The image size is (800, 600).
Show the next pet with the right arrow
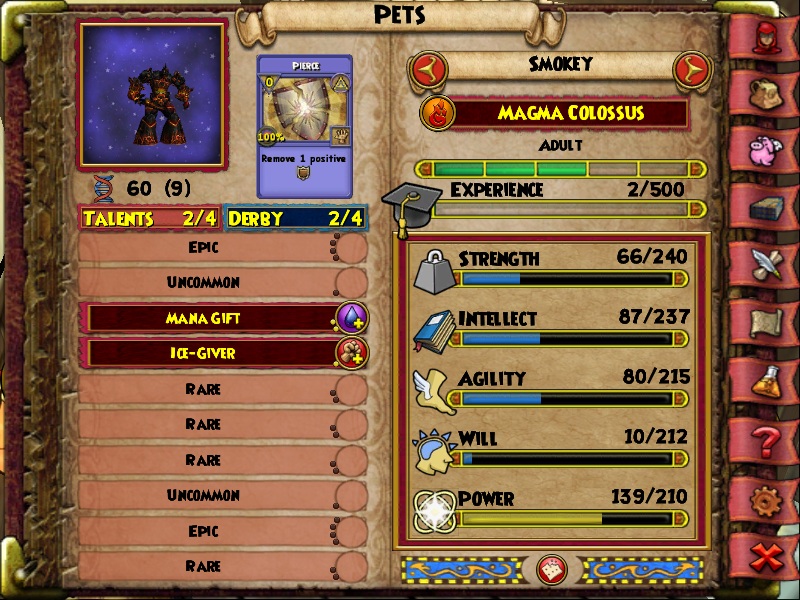click(691, 69)
